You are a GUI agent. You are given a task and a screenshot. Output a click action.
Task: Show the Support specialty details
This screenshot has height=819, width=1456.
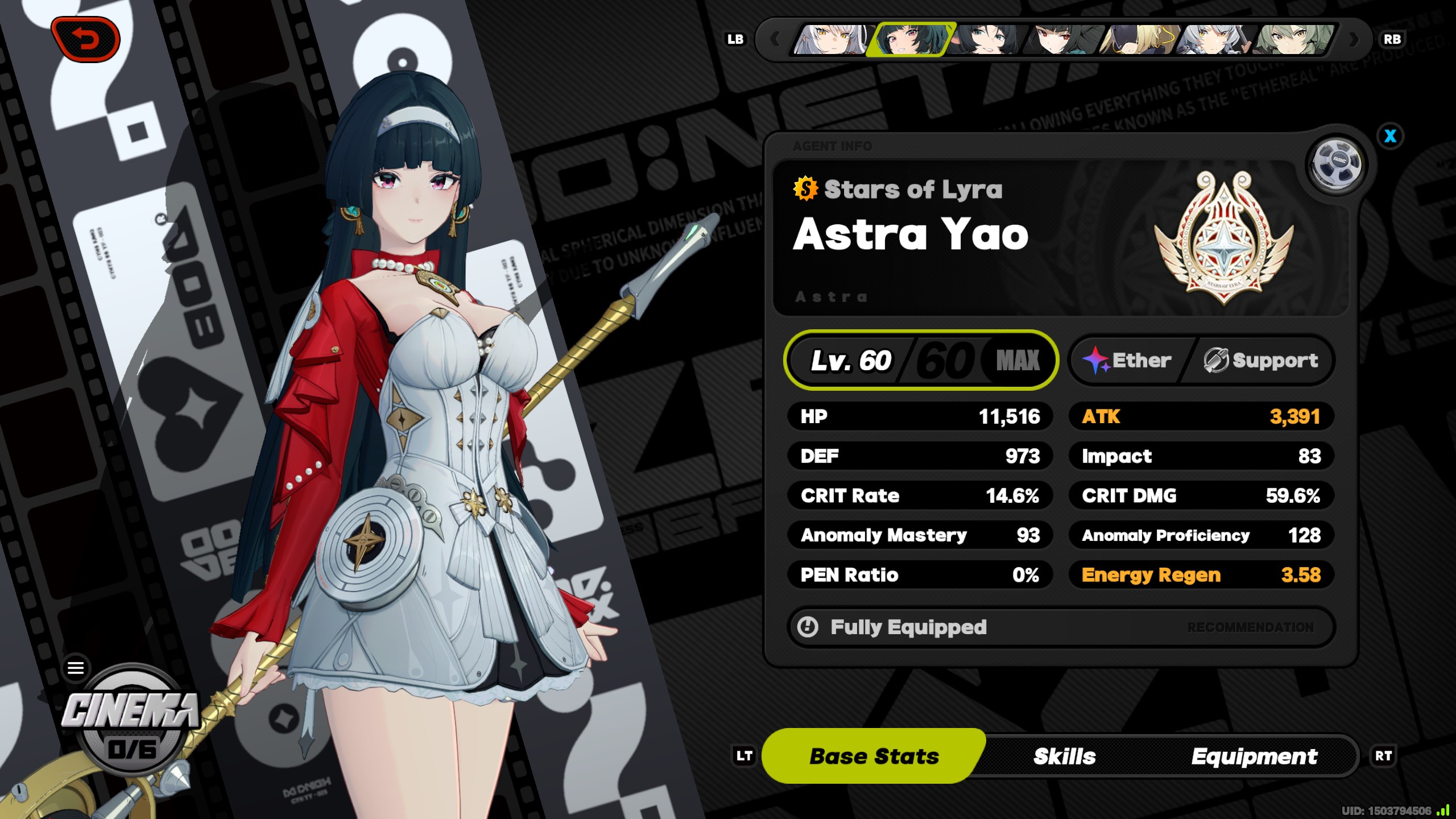(x=1261, y=361)
